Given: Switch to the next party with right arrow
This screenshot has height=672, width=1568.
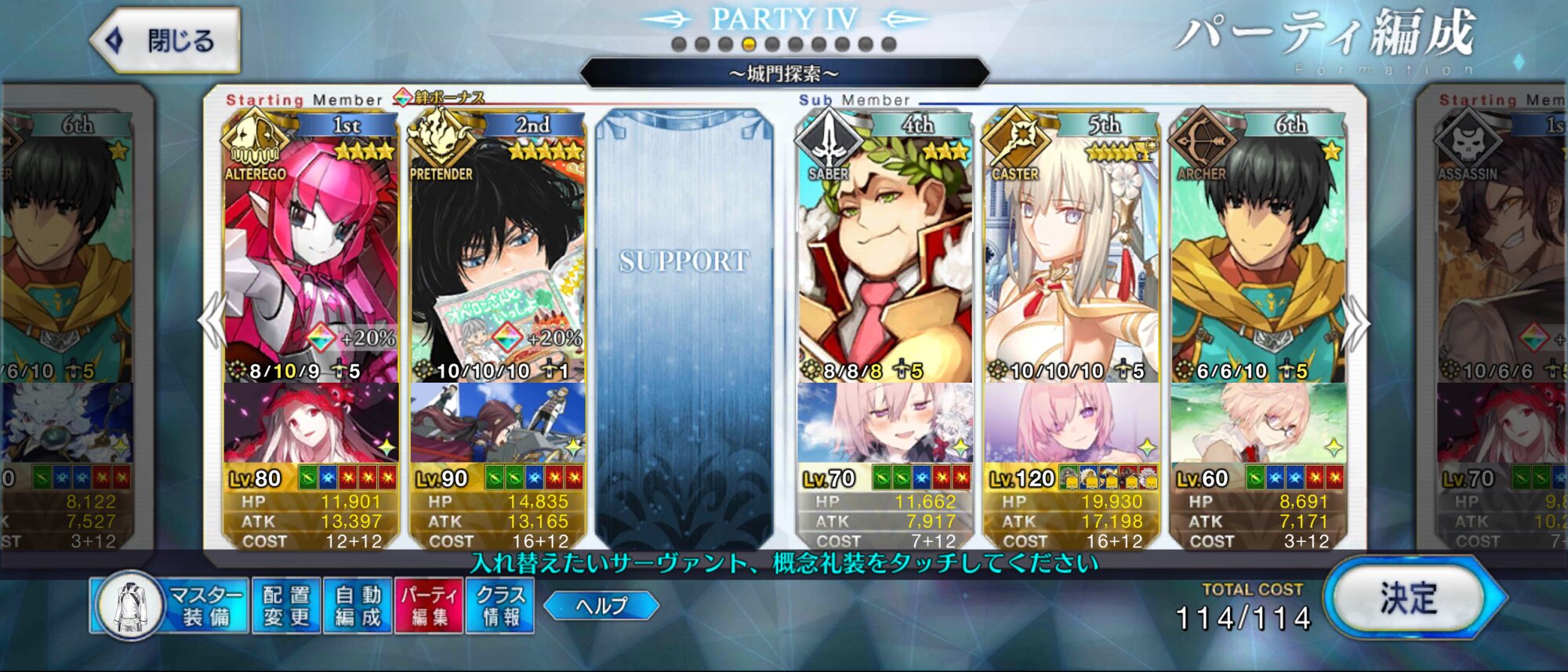Looking at the screenshot, I should [1356, 321].
